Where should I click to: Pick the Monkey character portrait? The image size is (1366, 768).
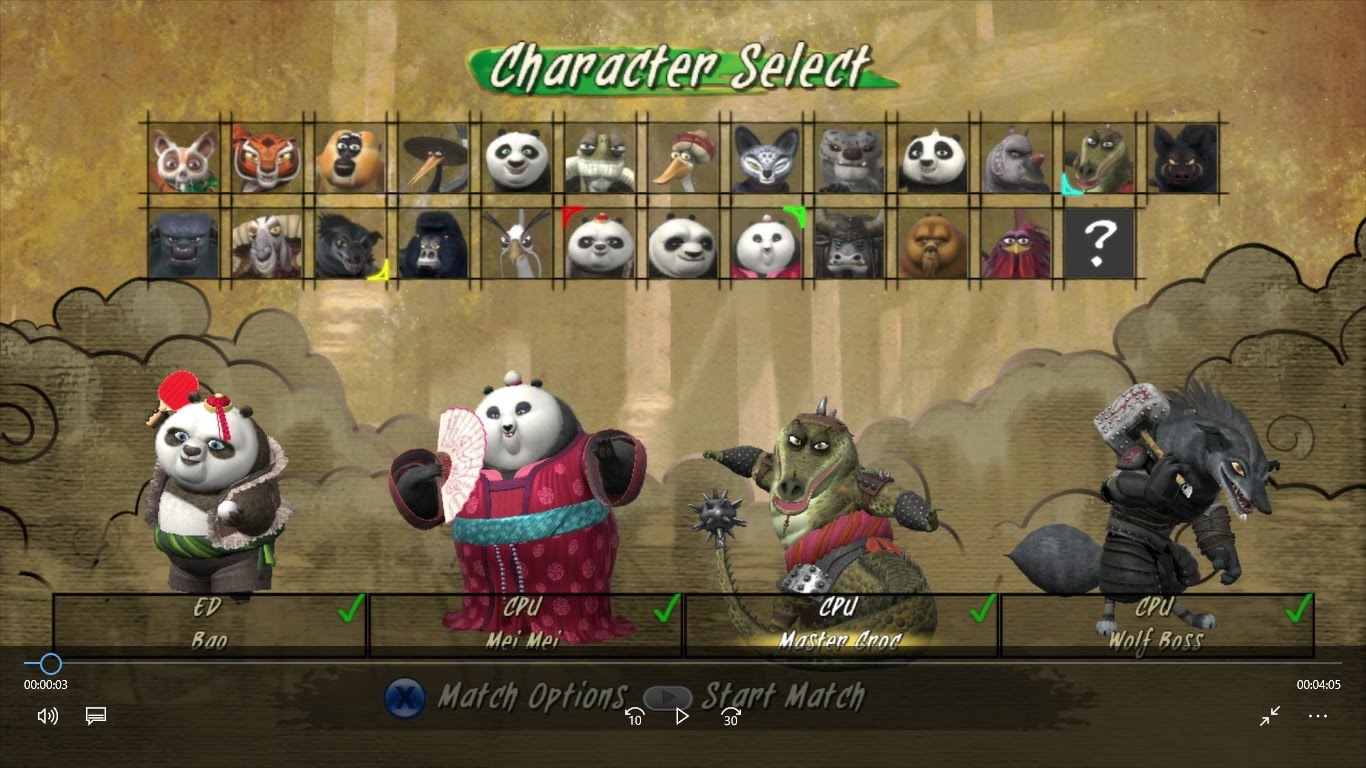pos(350,159)
